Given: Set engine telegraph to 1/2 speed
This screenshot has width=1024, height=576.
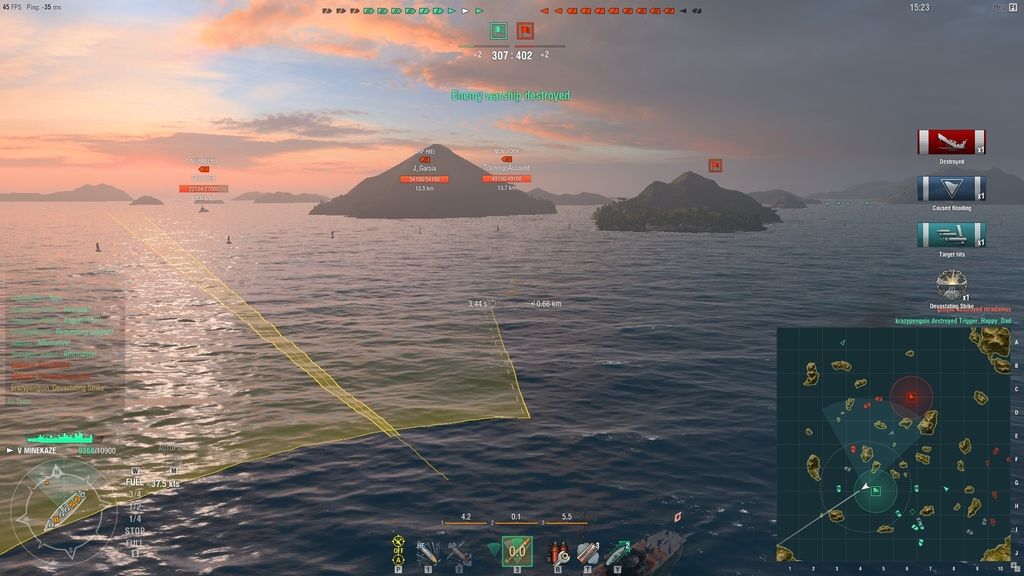Looking at the screenshot, I should pos(134,506).
